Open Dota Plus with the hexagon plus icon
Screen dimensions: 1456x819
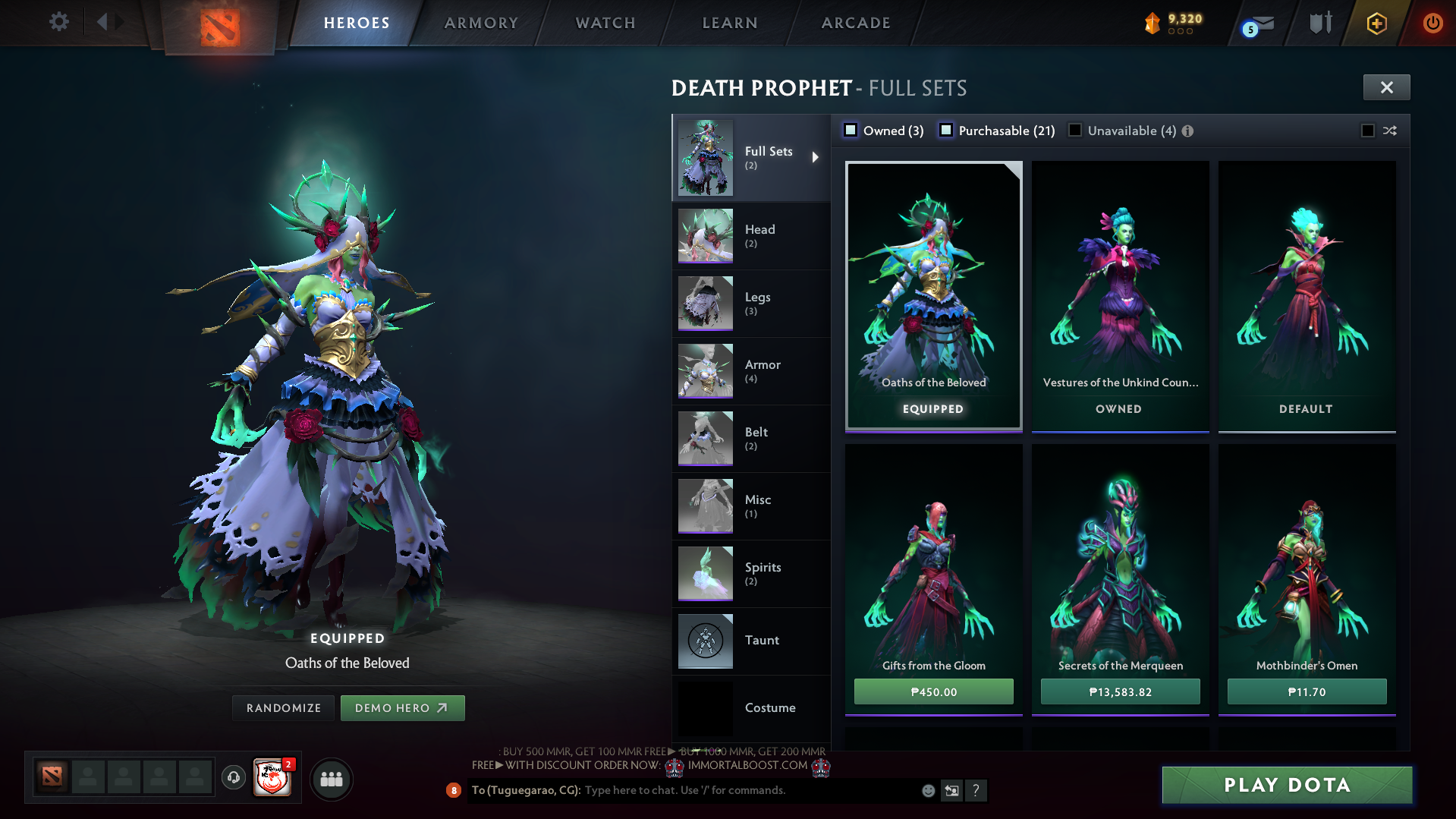pos(1378,22)
